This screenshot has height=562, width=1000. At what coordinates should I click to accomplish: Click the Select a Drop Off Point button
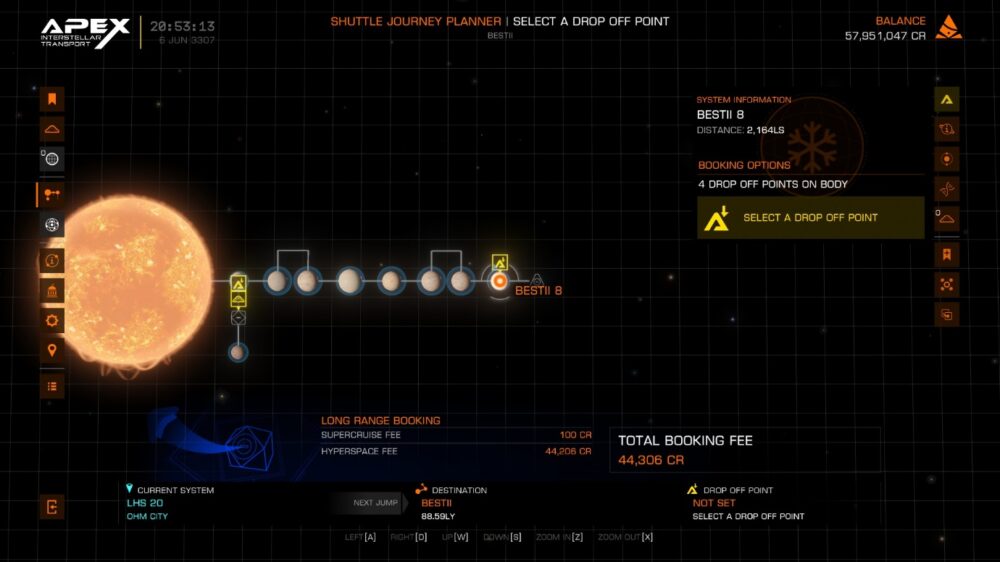click(x=810, y=218)
